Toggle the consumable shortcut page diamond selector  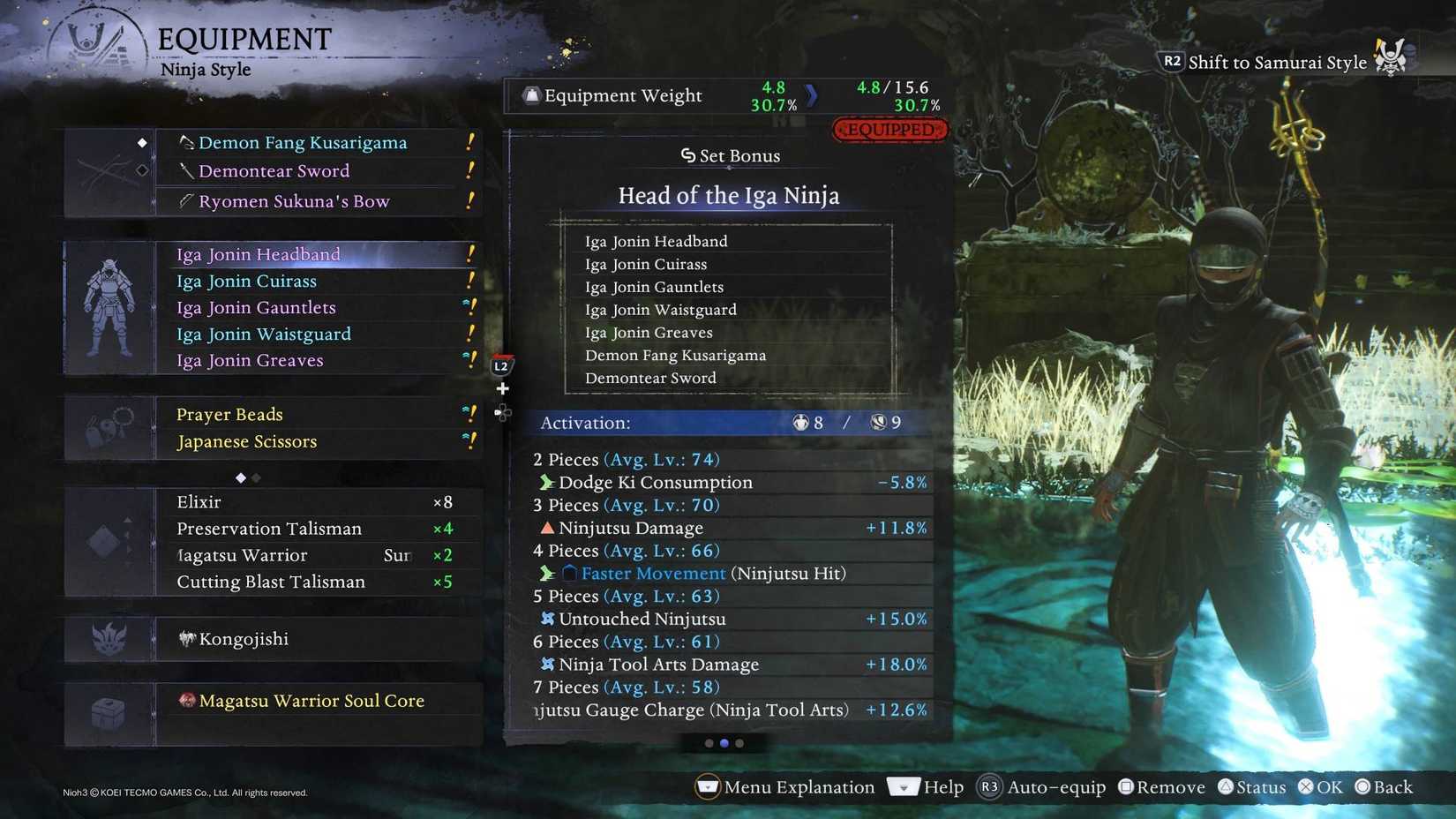[240, 477]
